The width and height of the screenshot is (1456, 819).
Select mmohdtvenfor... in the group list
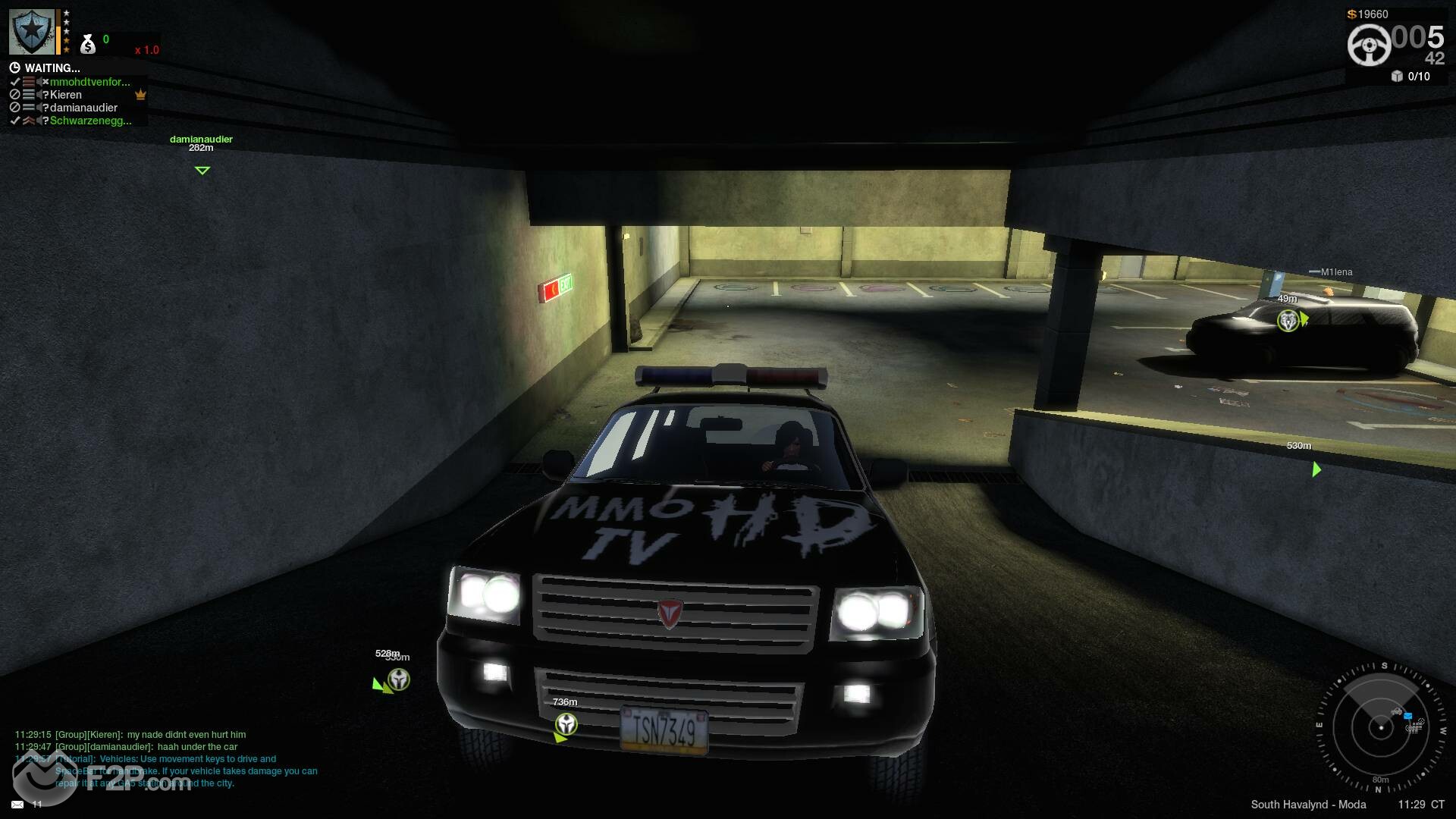89,82
